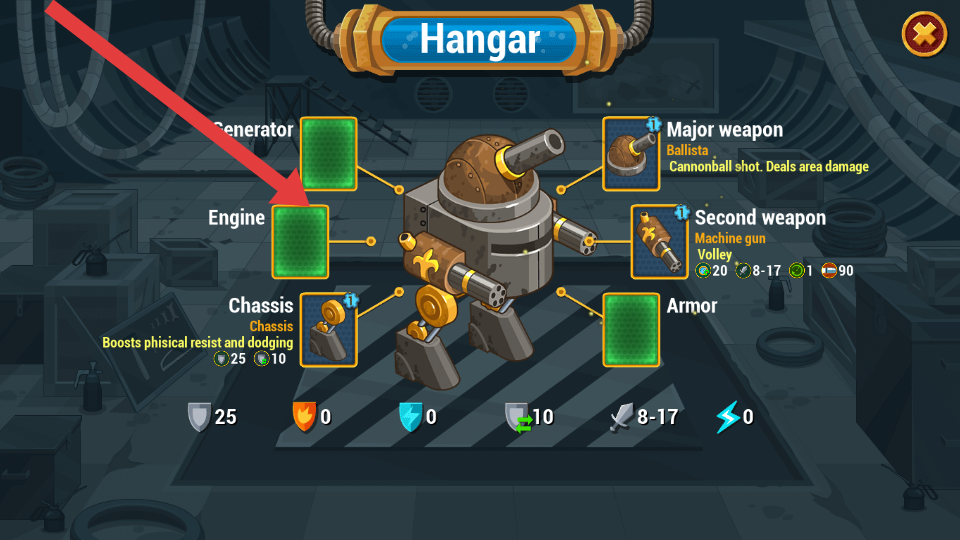
Task: Select the empty Generator slot
Action: (x=329, y=153)
